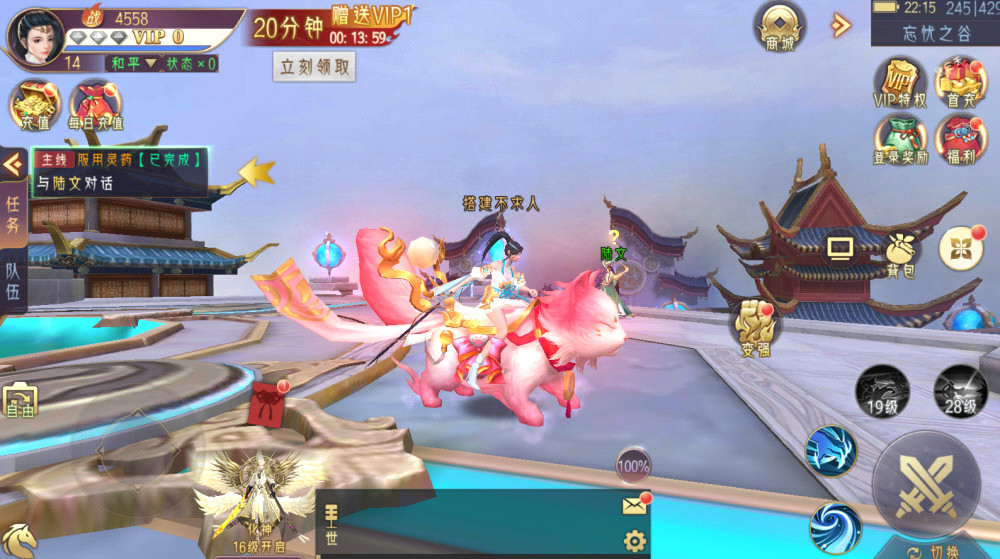Open the VIP特权 privileges icon

point(900,80)
